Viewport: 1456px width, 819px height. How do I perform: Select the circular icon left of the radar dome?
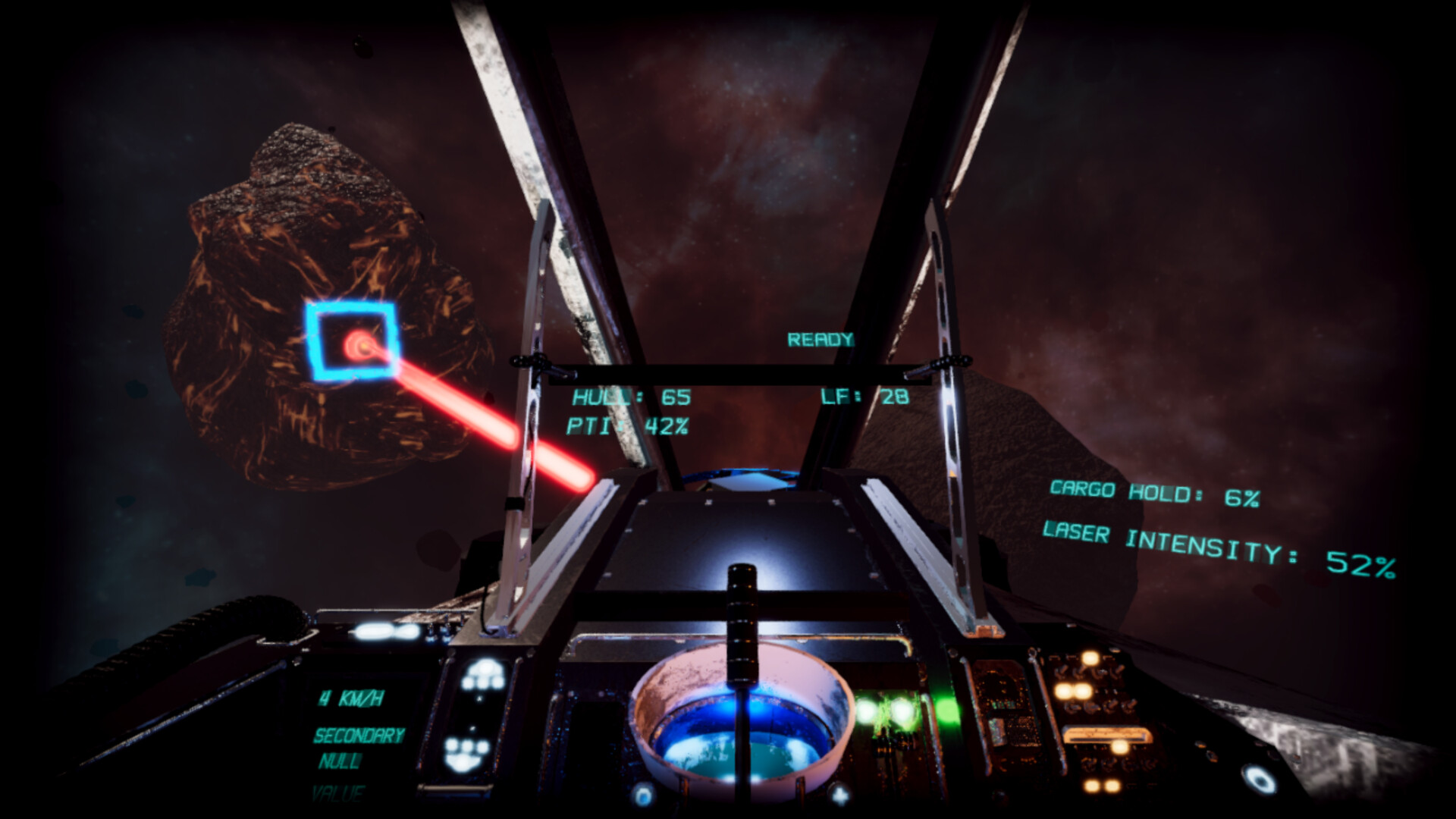pyautogui.click(x=645, y=794)
